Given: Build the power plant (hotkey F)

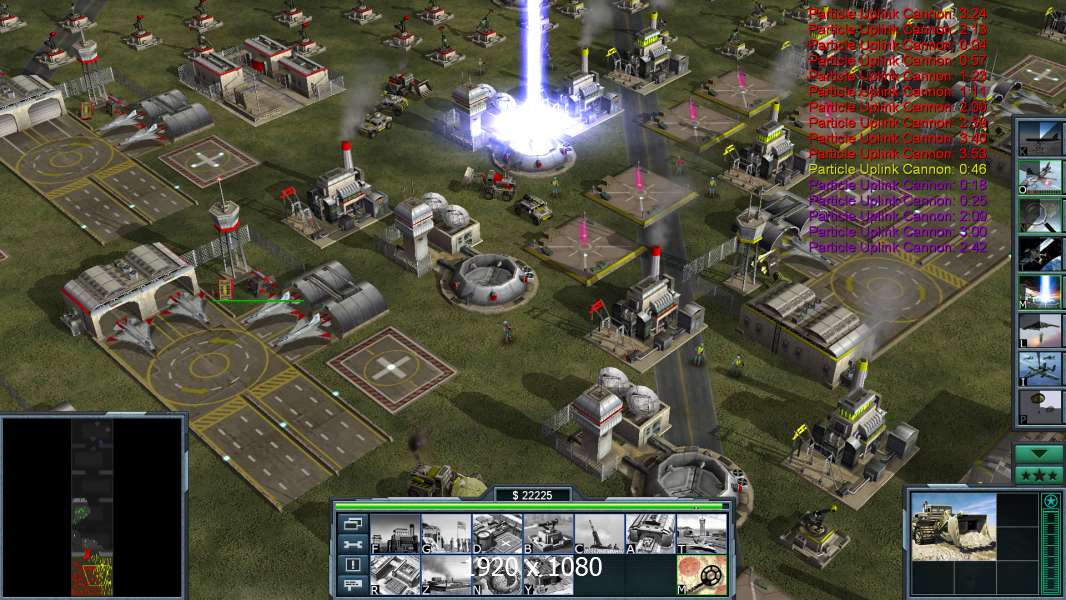Looking at the screenshot, I should click(x=395, y=533).
